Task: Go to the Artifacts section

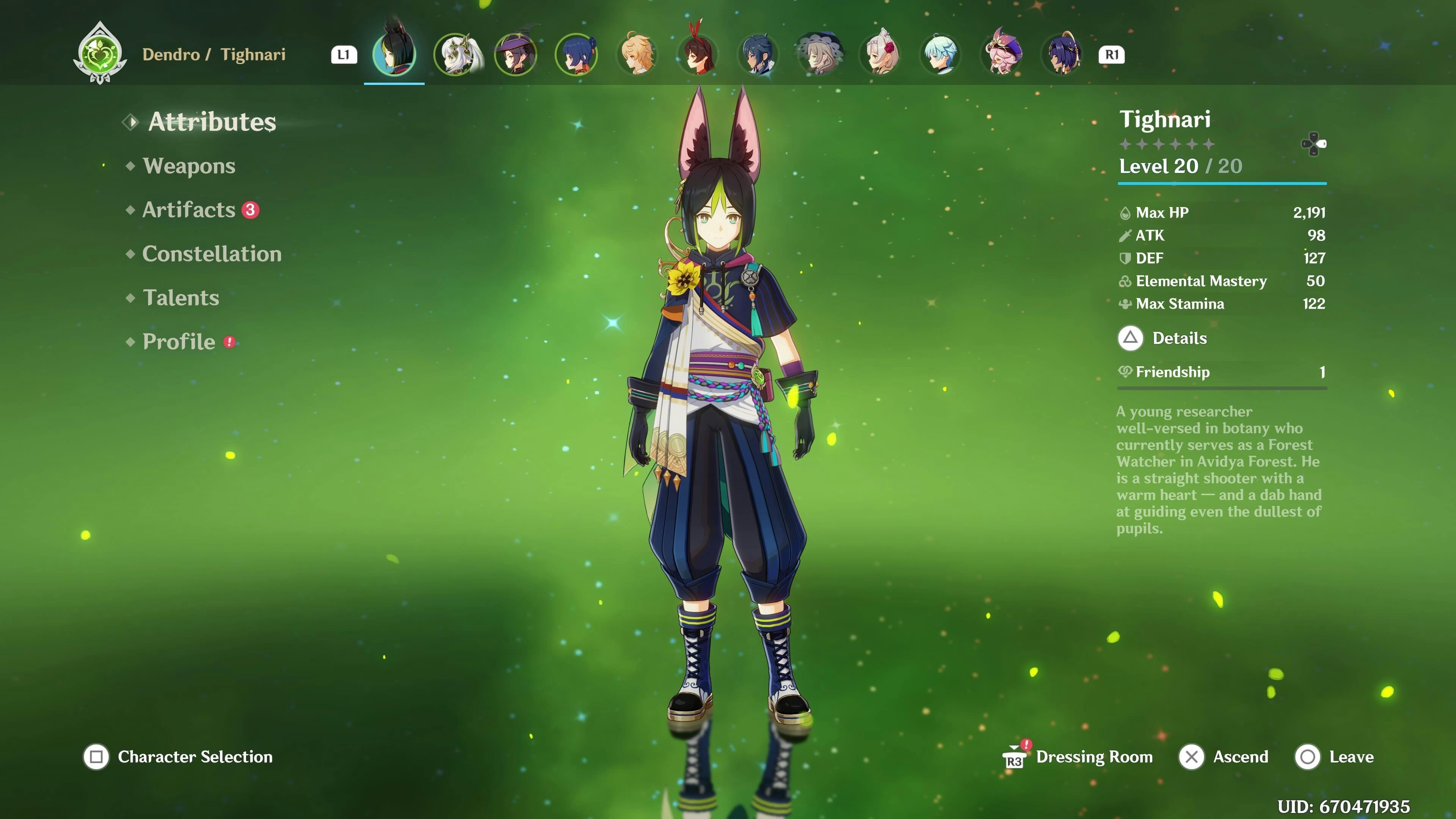Action: click(189, 210)
